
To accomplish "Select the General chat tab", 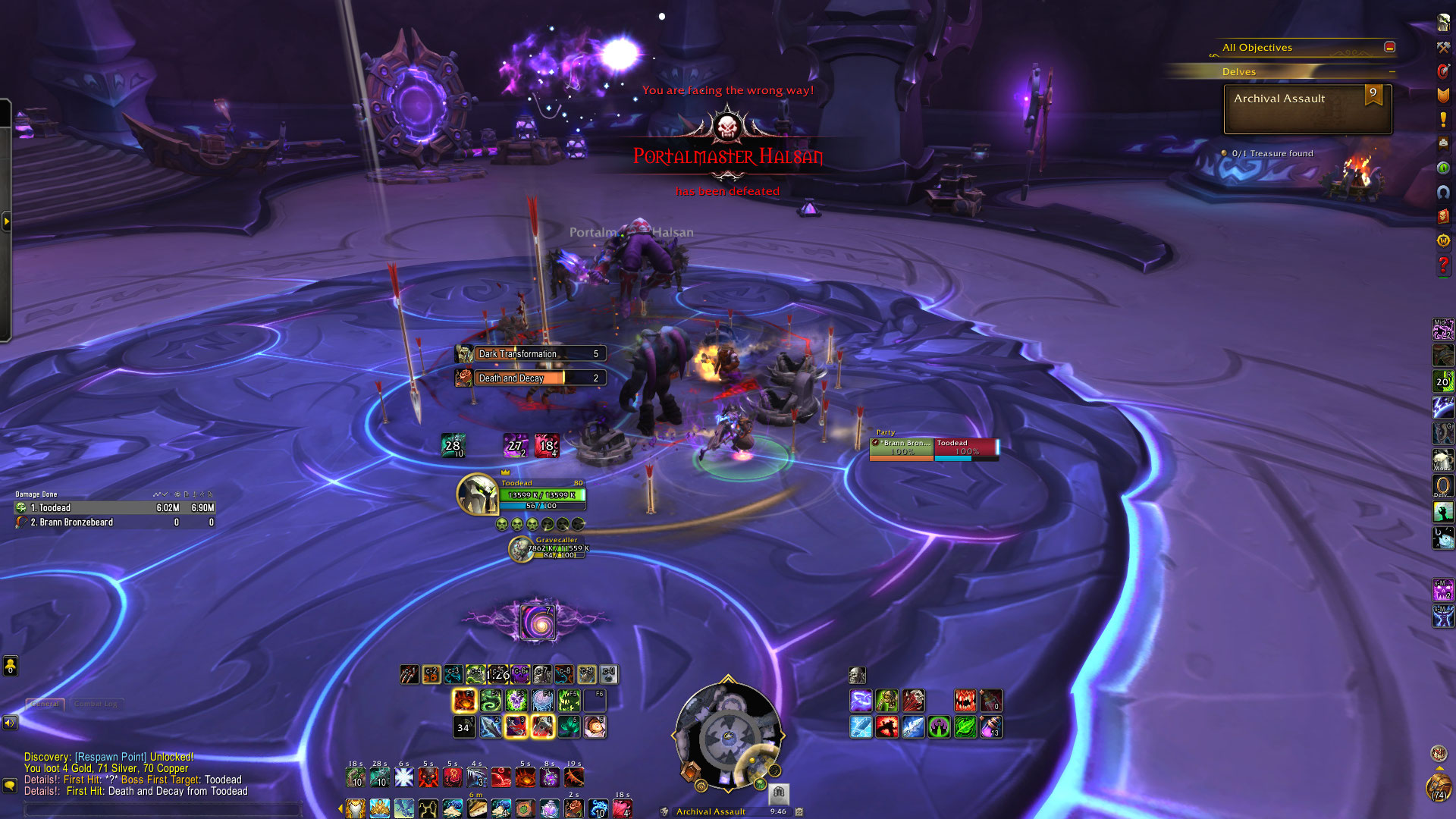I will point(45,704).
